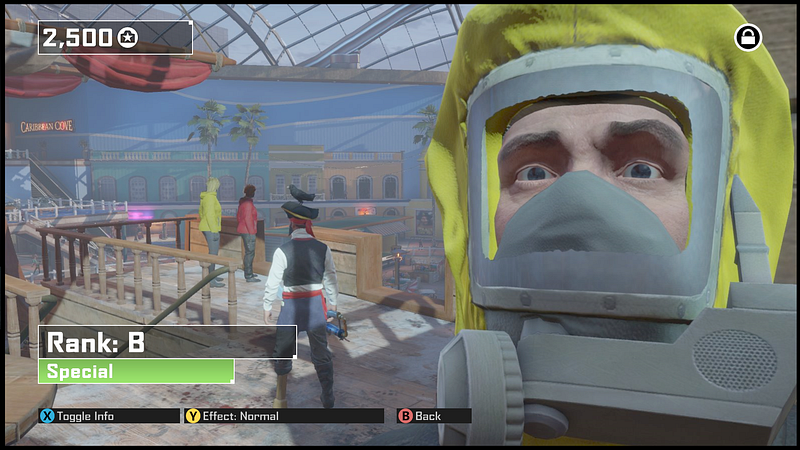Go Back from the photo view
Image resolution: width=800 pixels, height=450 pixels.
[420, 416]
